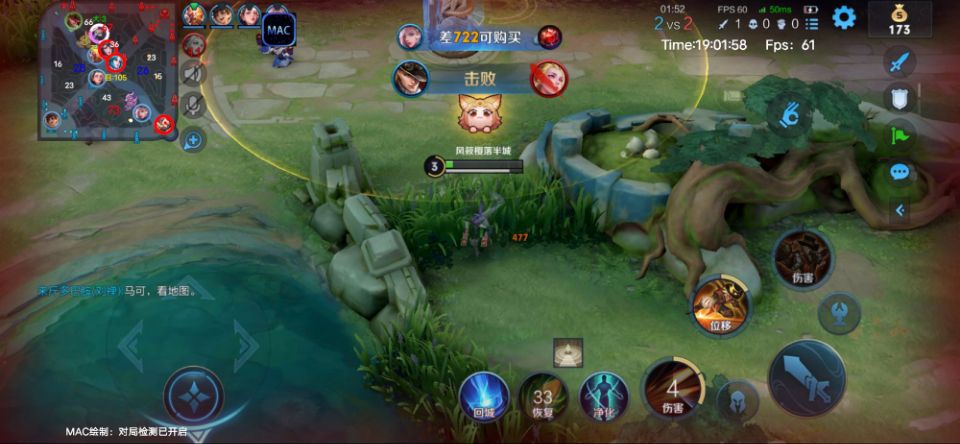Use the basic attack sword button
Screen dimensions: 960x444
point(807,378)
